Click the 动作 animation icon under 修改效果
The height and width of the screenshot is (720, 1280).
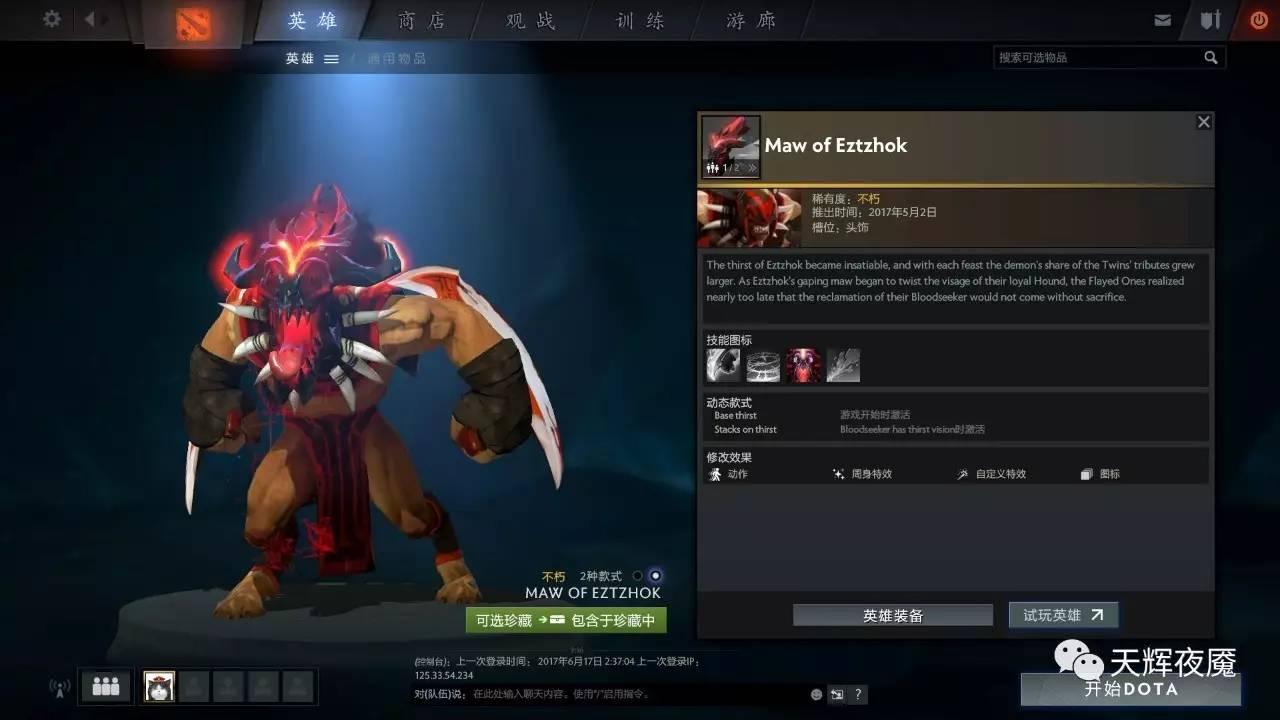pyautogui.click(x=716, y=474)
